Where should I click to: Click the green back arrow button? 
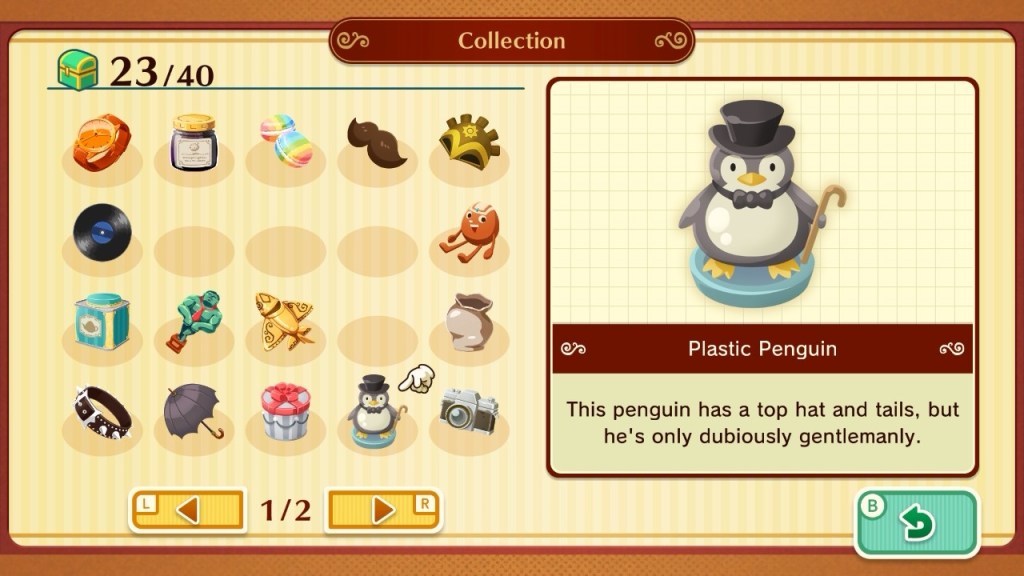coord(915,522)
